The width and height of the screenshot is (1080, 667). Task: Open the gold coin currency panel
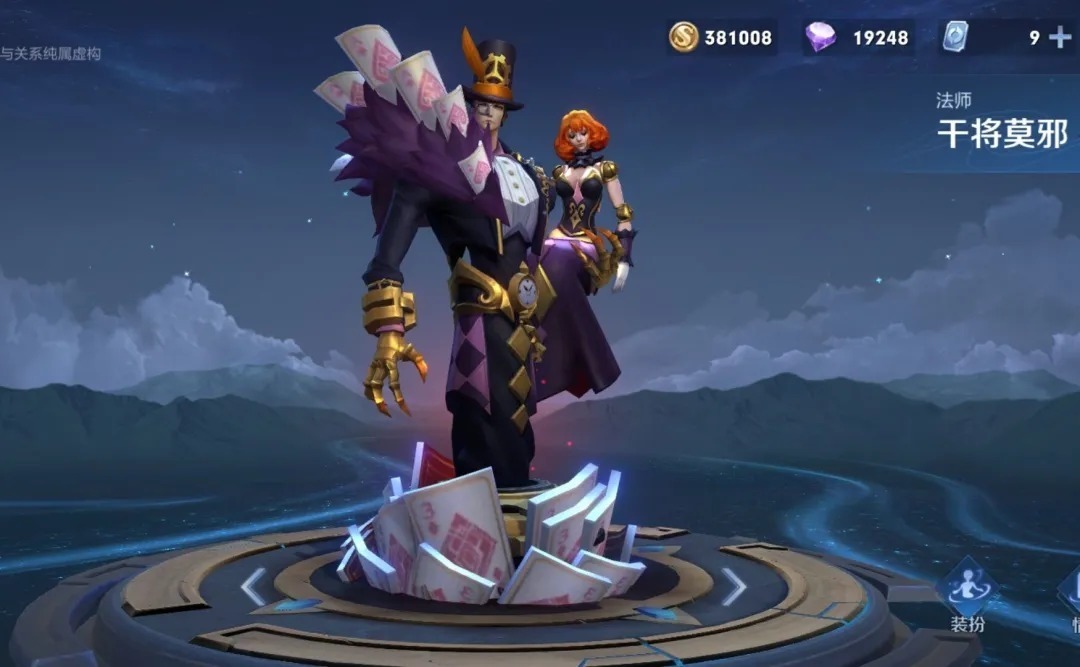pyautogui.click(x=722, y=38)
